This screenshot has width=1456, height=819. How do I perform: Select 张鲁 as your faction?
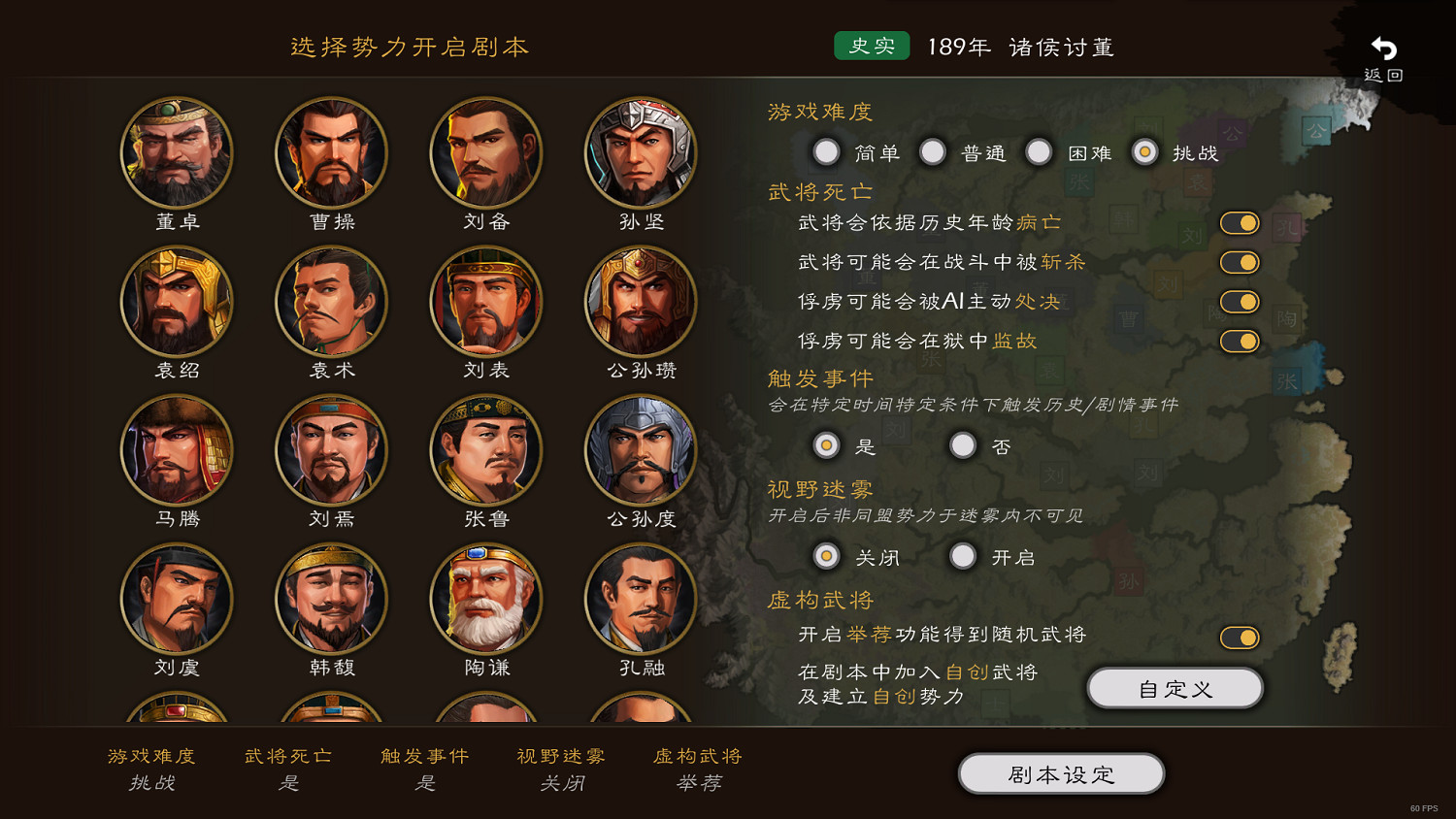click(x=486, y=450)
